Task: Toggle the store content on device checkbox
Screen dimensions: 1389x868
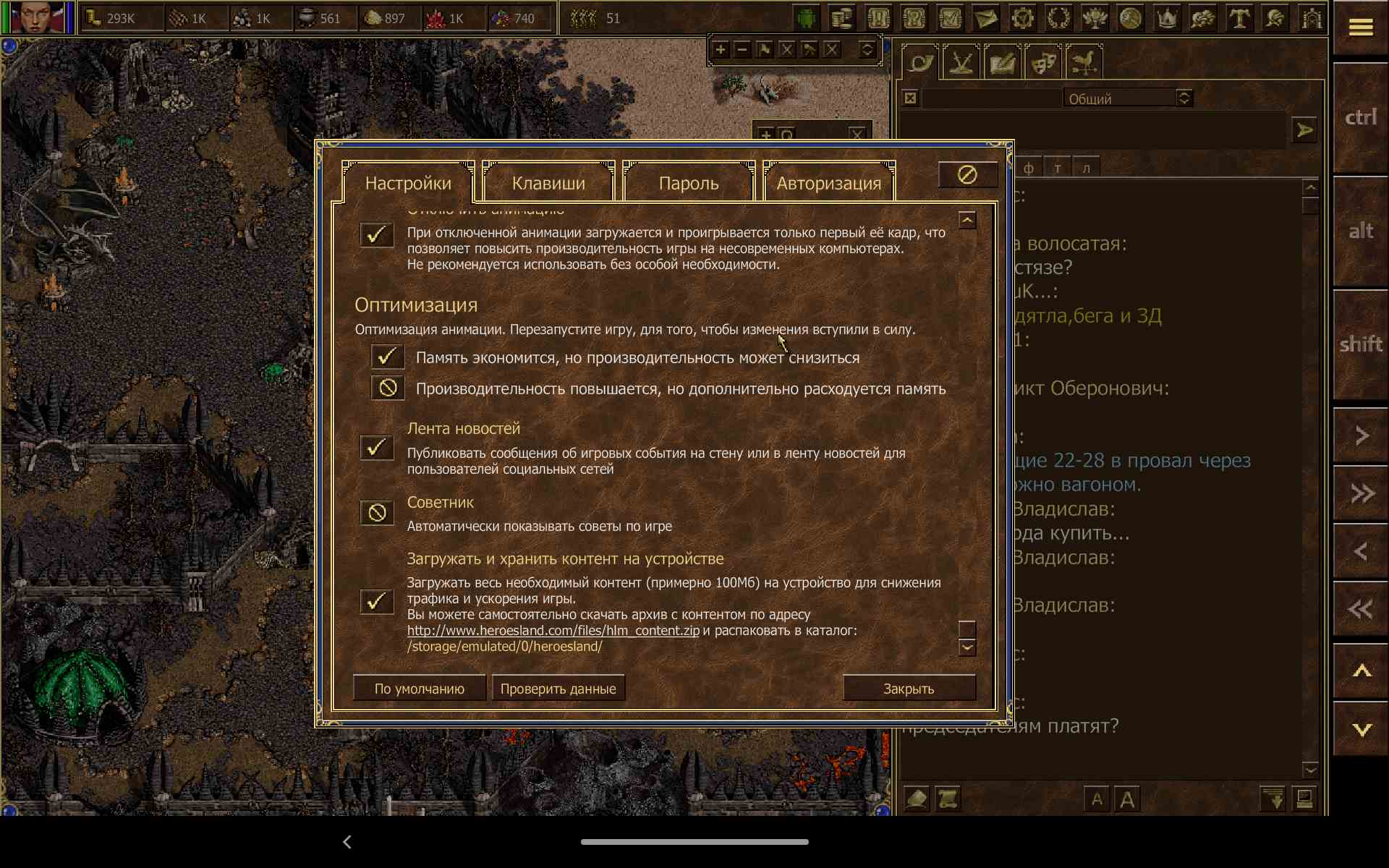Action: [377, 601]
